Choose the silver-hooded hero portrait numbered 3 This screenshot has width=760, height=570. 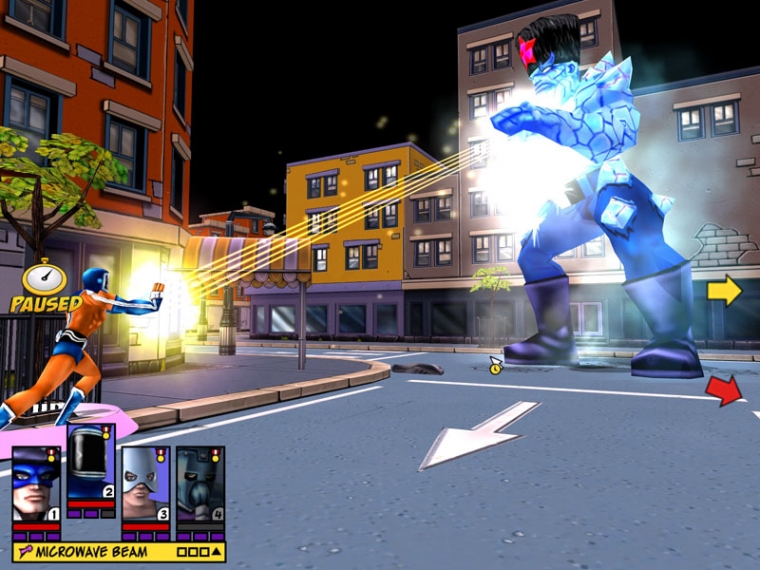pyautogui.click(x=145, y=484)
